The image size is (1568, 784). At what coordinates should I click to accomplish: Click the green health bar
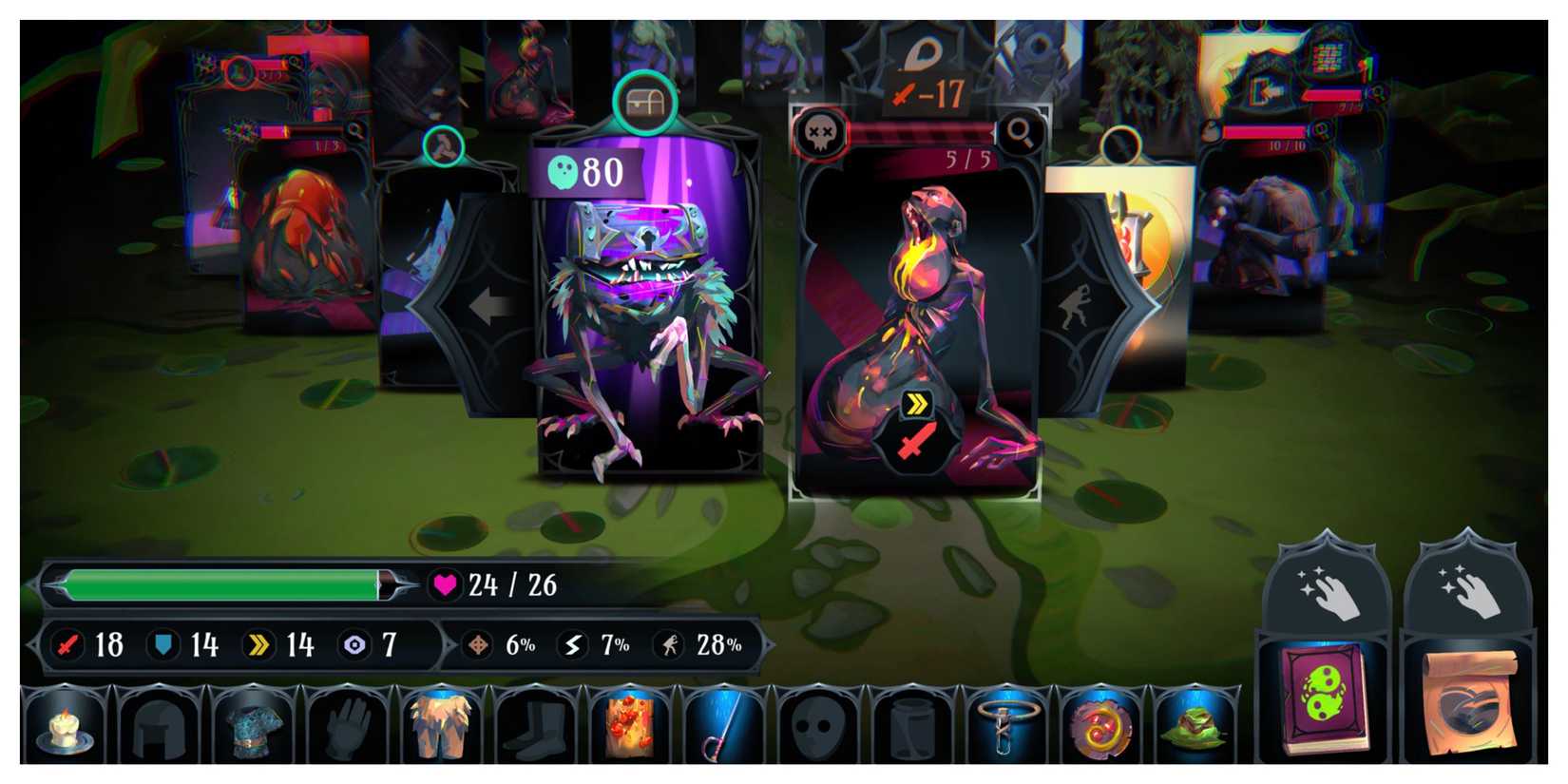(219, 583)
